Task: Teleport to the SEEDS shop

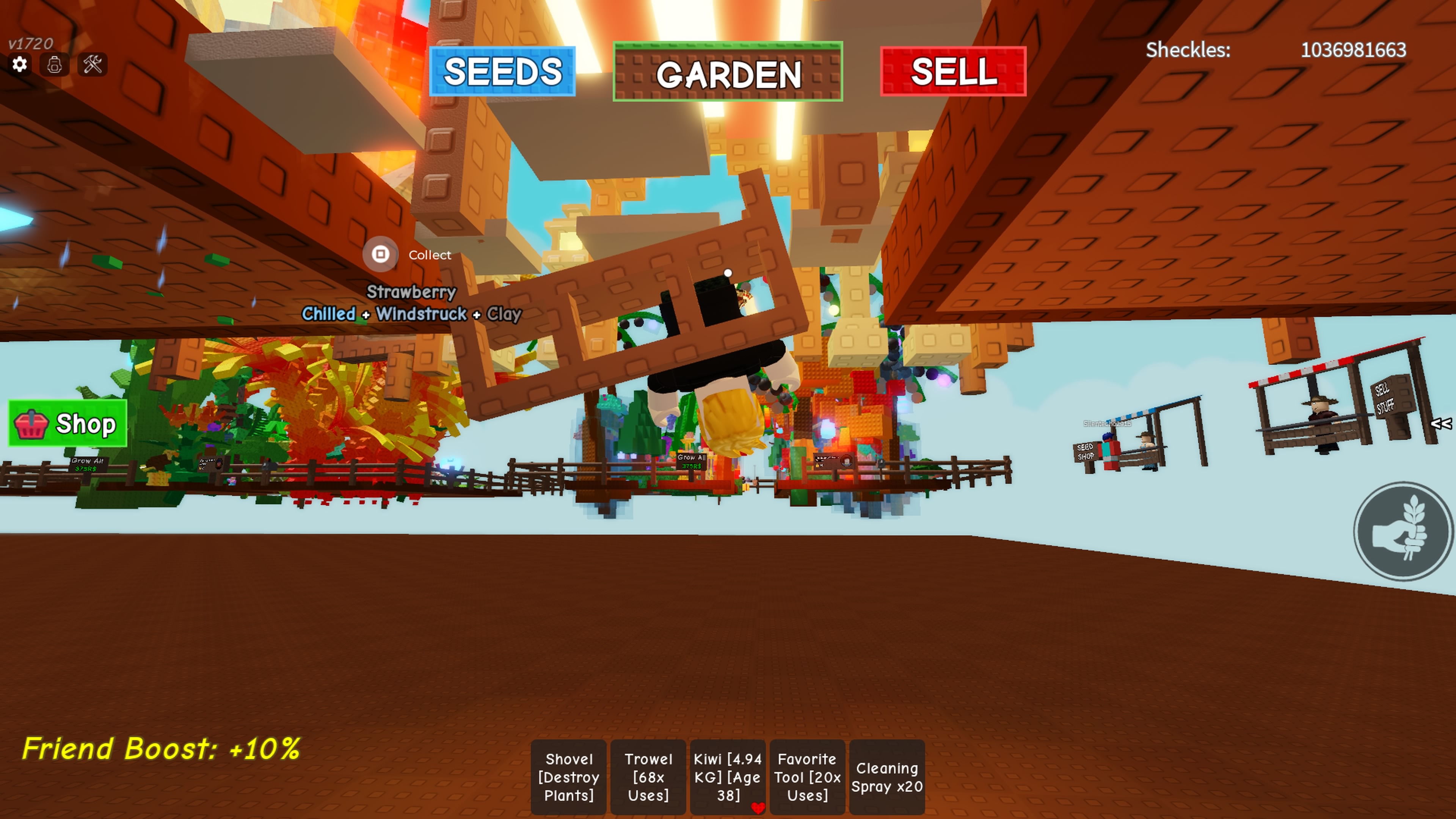Action: pos(502,72)
